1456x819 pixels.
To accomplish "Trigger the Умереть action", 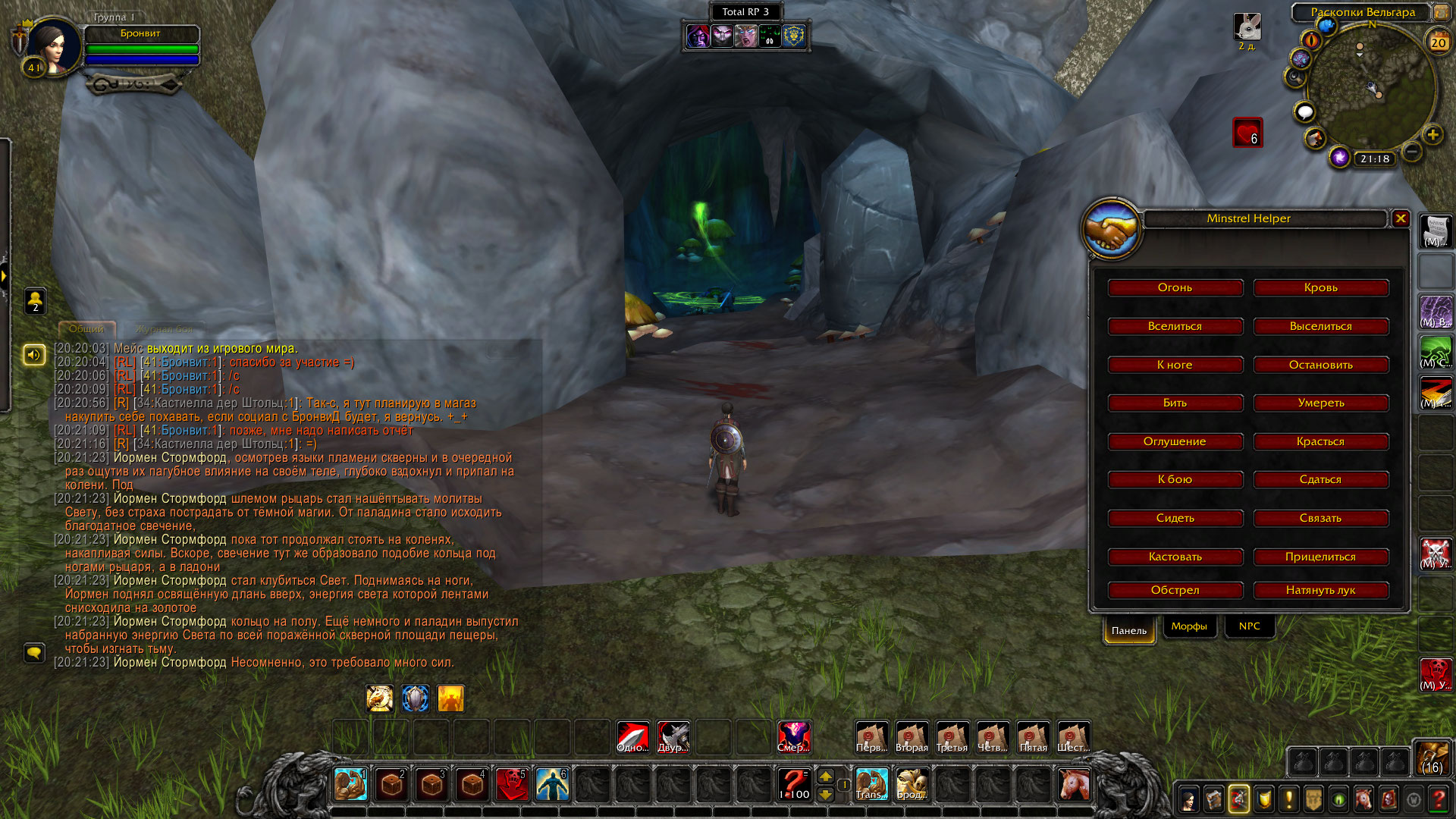I will coord(1320,403).
